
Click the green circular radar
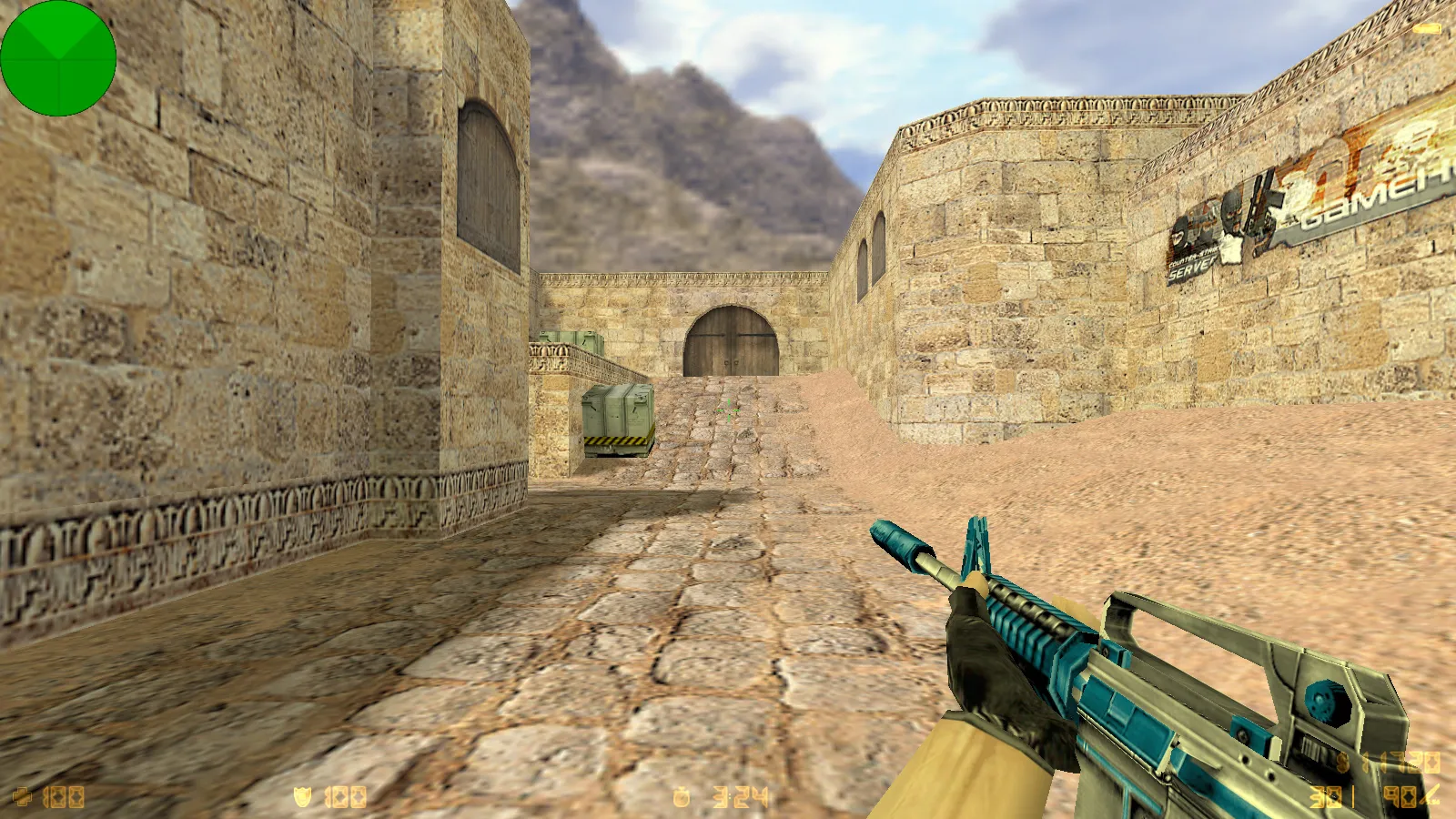[58, 58]
